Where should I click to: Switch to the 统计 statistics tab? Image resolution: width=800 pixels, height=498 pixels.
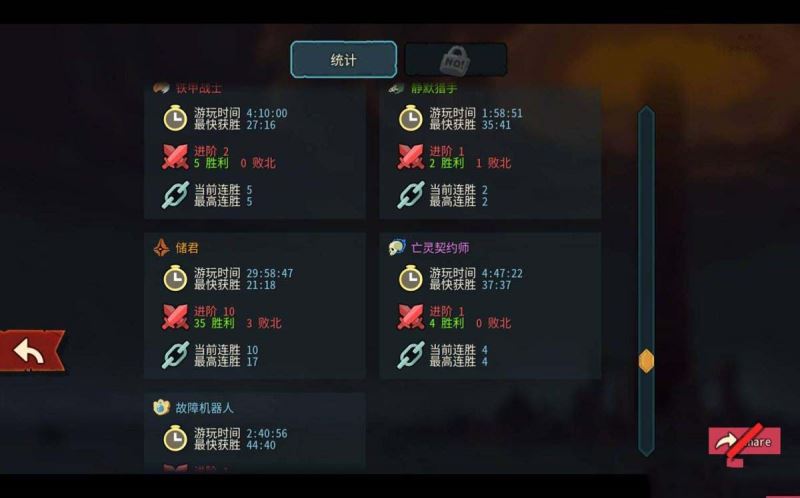[x=343, y=60]
